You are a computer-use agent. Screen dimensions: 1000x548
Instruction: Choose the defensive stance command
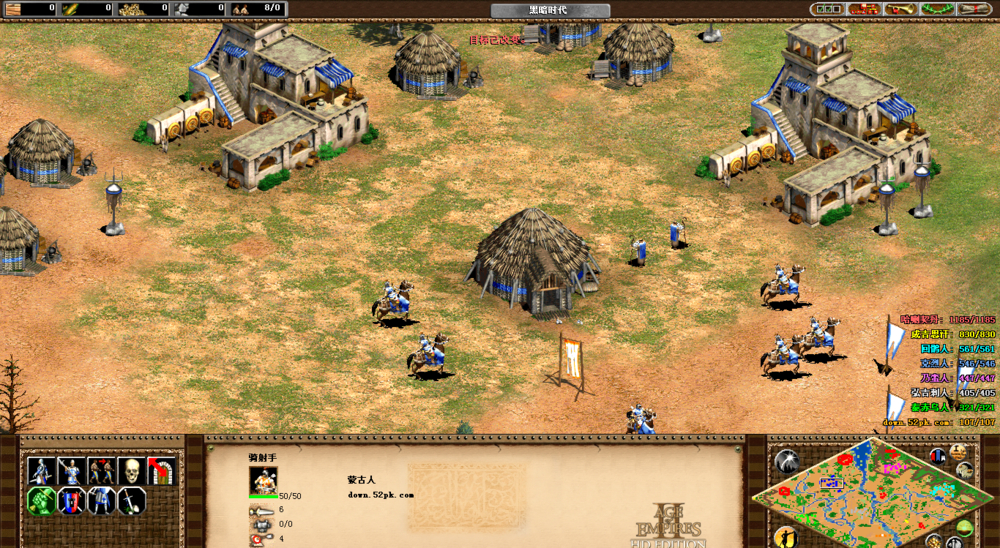pos(71,471)
